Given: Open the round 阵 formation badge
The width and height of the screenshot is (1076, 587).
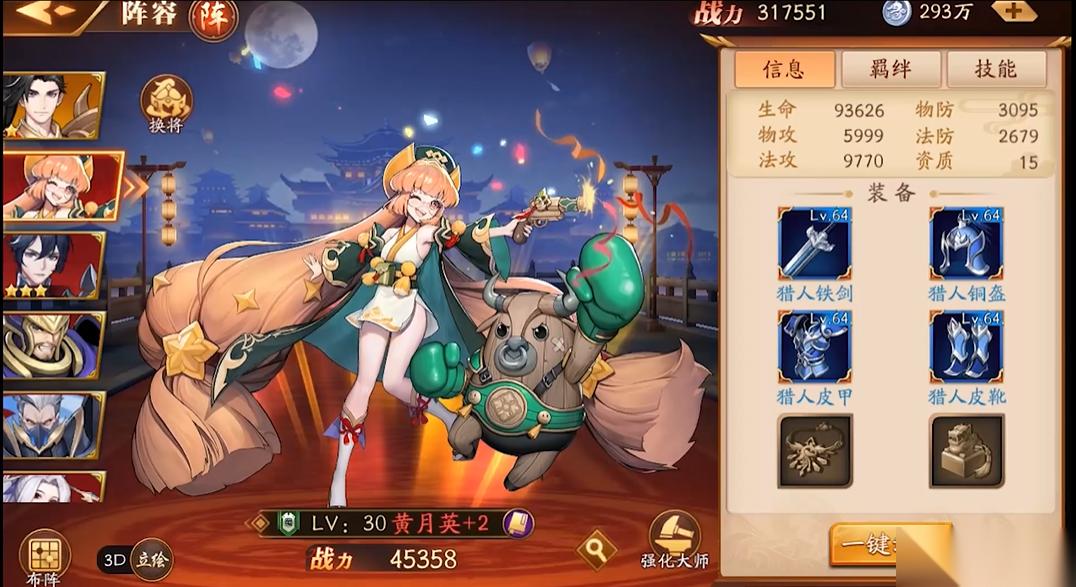Looking at the screenshot, I should 213,18.
